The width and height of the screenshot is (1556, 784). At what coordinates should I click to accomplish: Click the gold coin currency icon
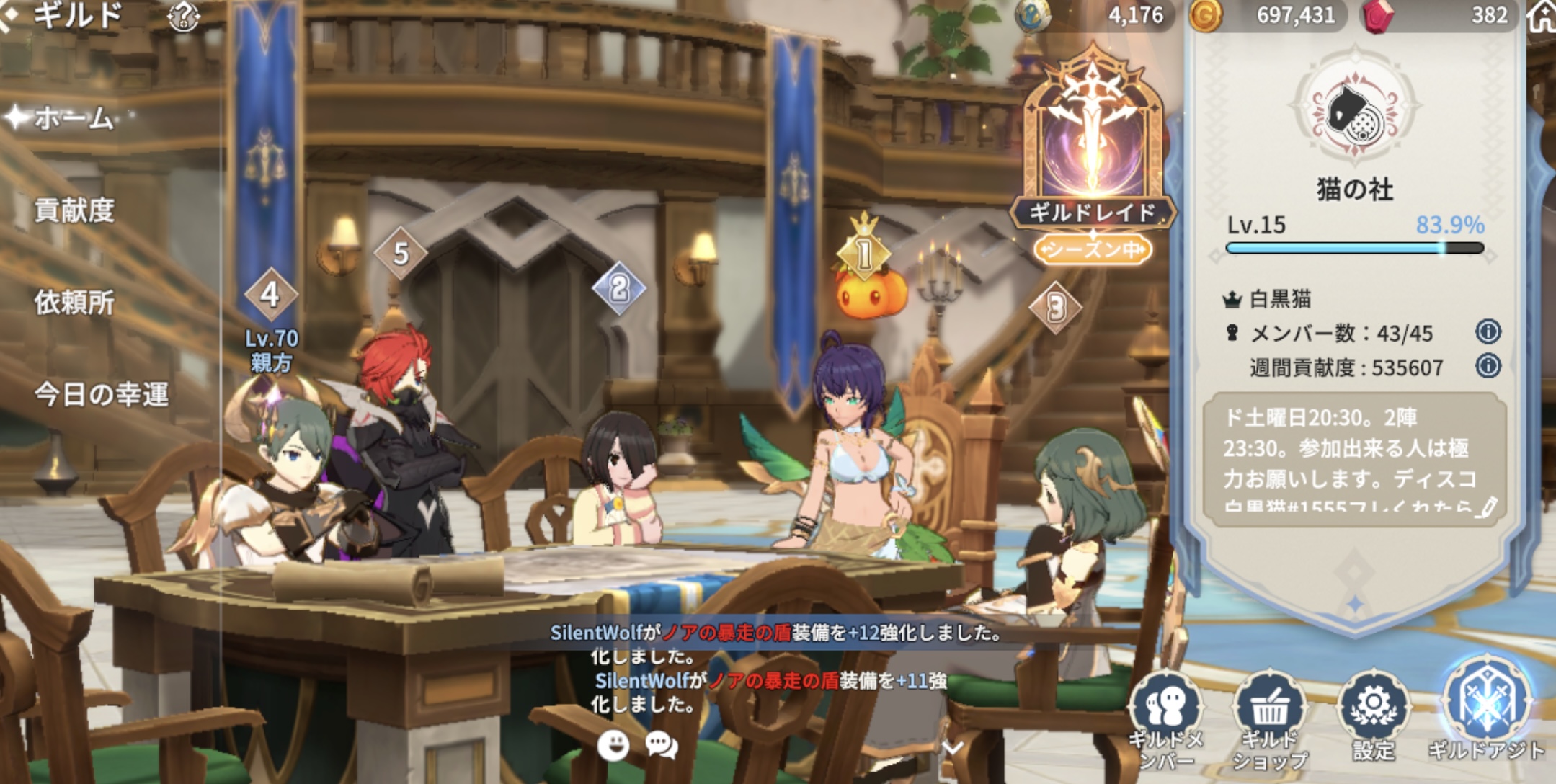tap(1205, 16)
